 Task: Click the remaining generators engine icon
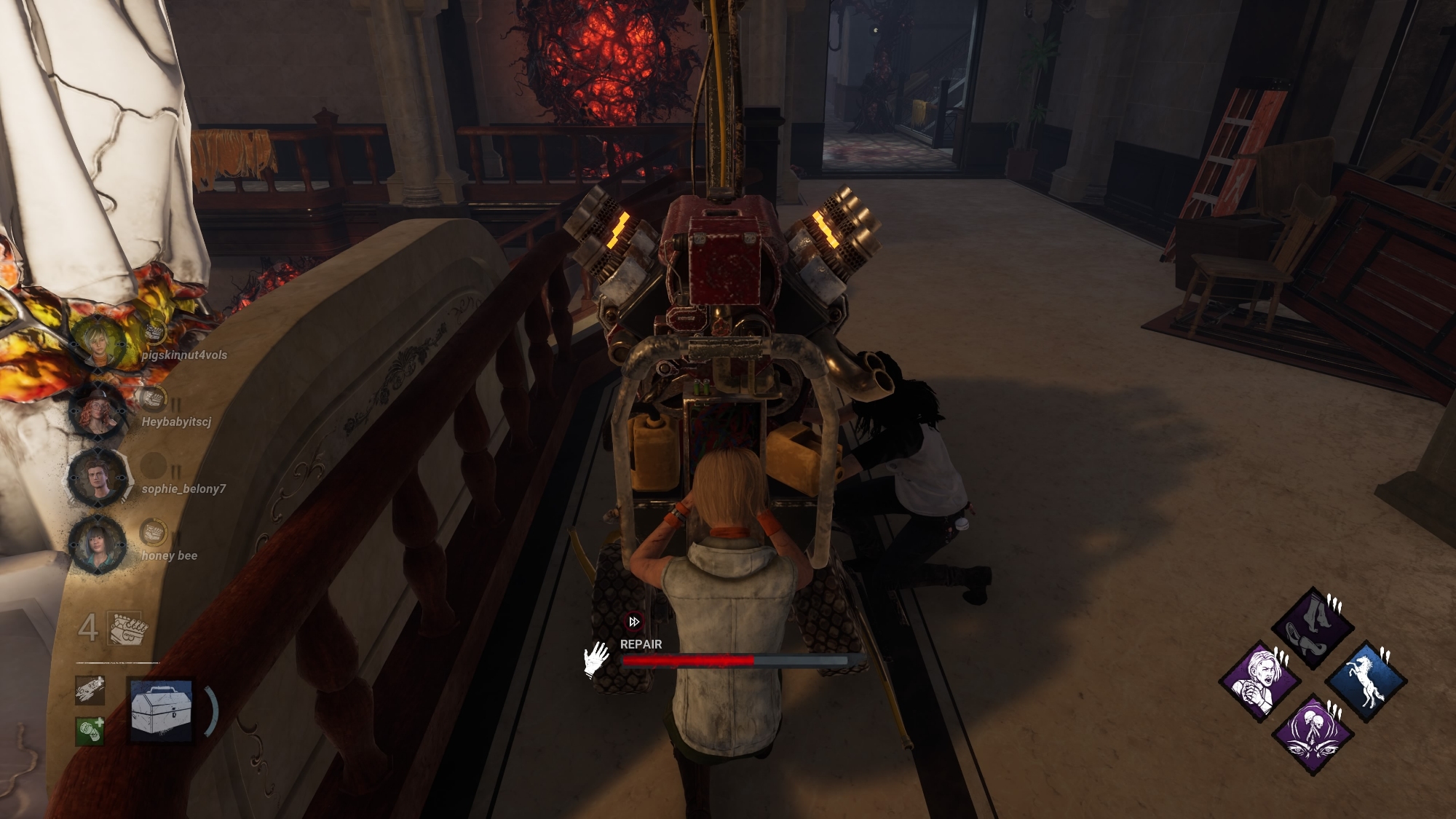(x=127, y=628)
